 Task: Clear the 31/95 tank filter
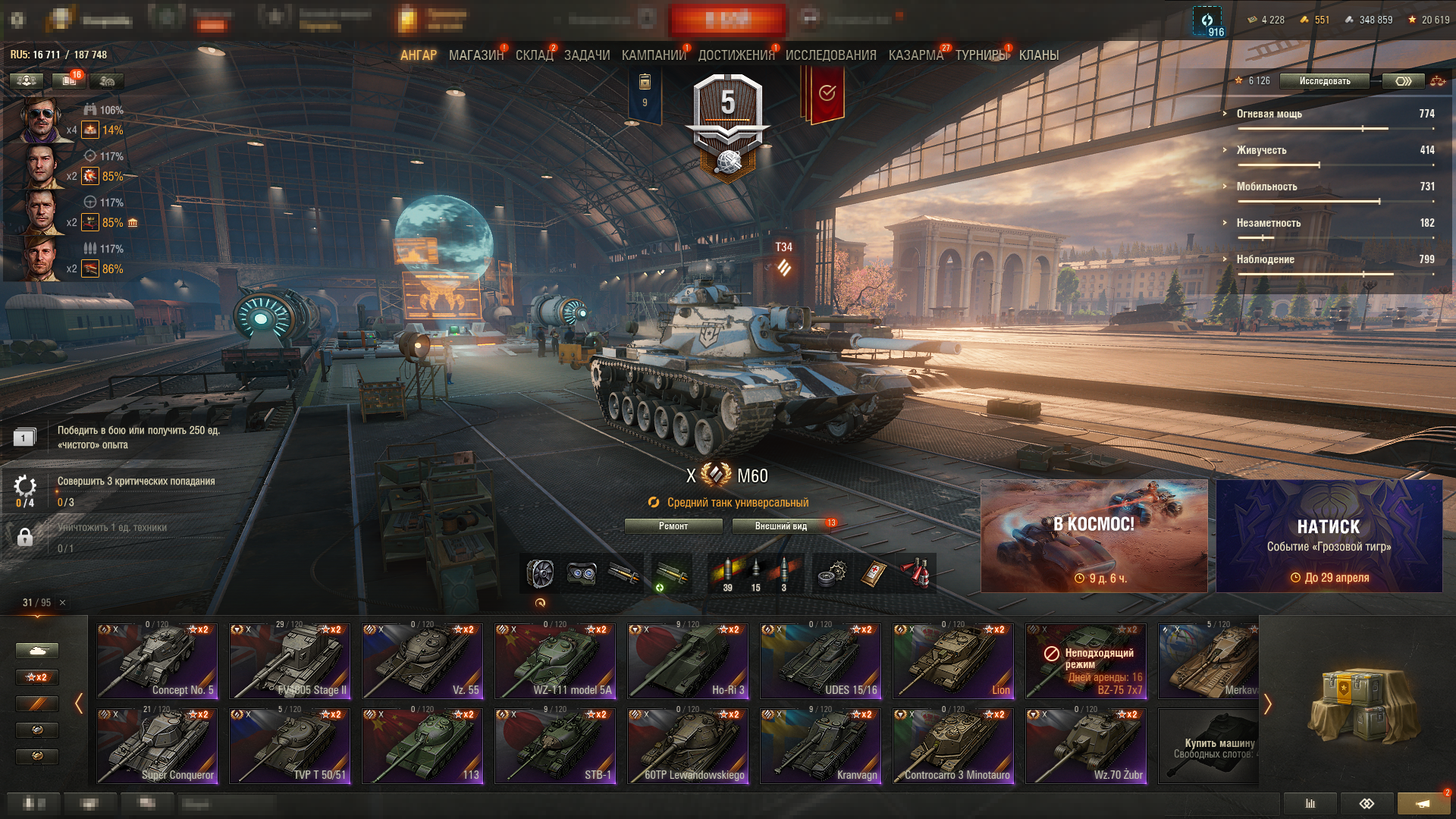pos(63,603)
